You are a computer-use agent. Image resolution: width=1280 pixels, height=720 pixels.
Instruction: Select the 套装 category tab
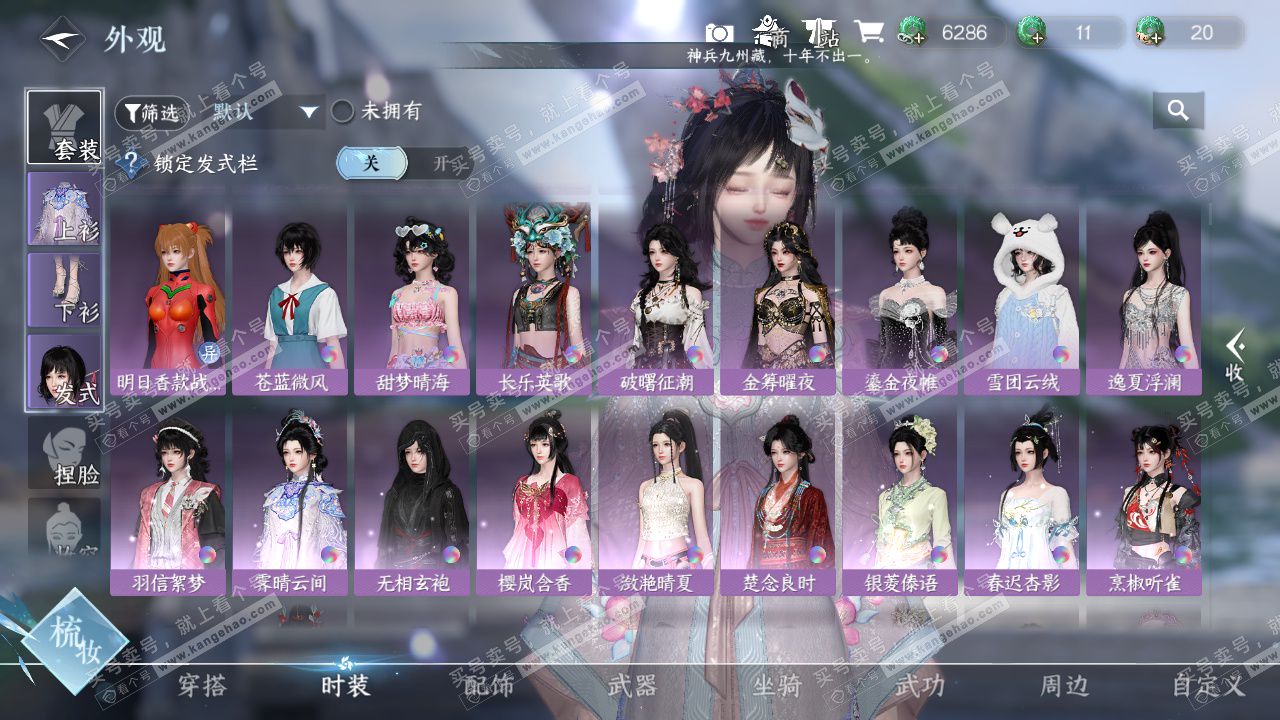[x=64, y=128]
